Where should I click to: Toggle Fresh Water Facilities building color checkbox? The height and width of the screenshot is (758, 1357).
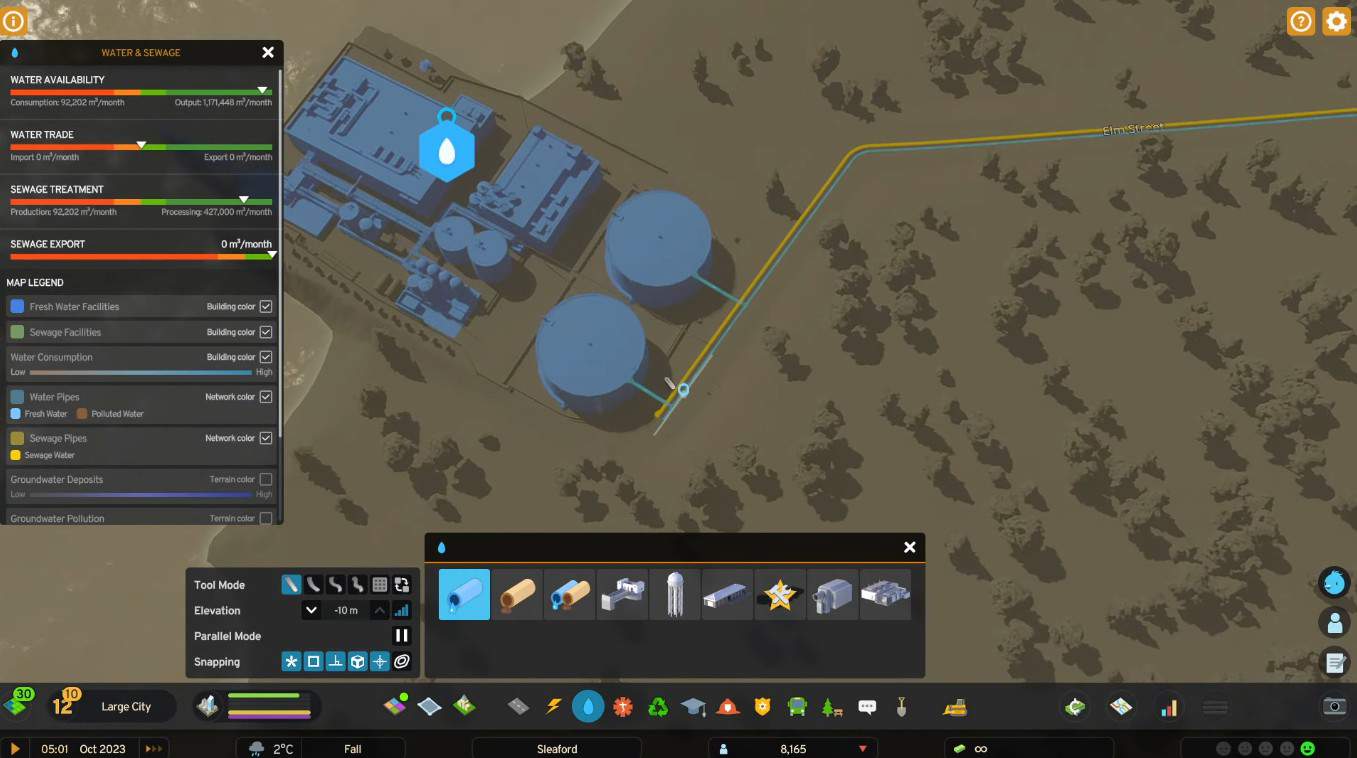[x=266, y=306]
